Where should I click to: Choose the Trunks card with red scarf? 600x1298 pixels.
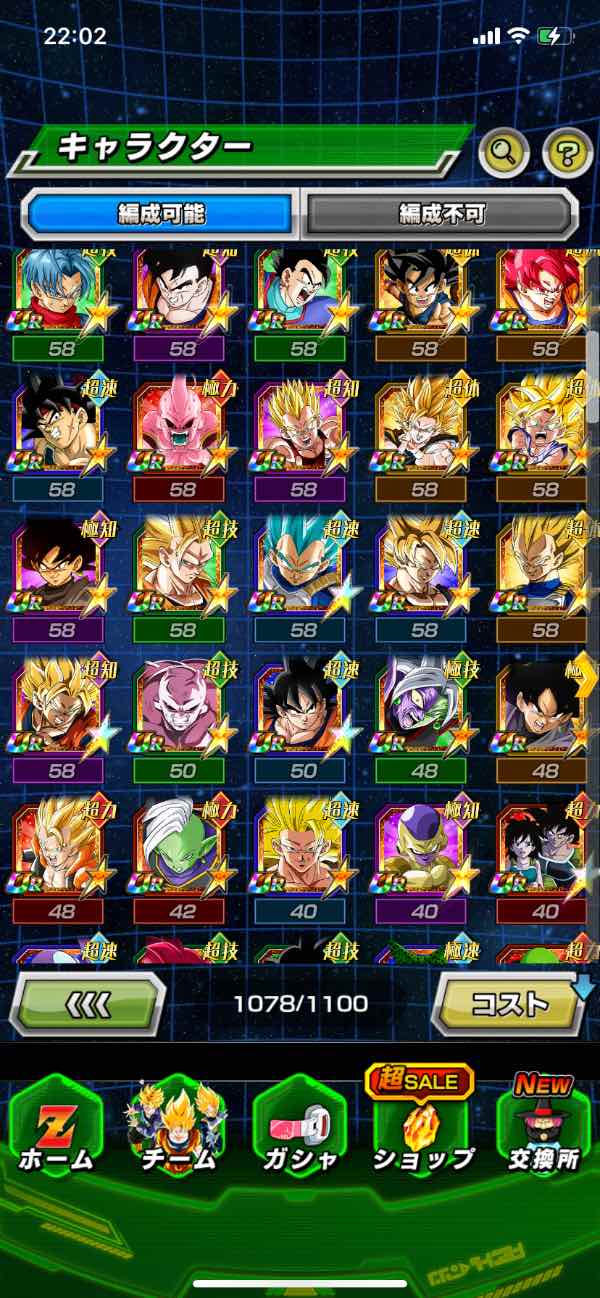tap(60, 291)
